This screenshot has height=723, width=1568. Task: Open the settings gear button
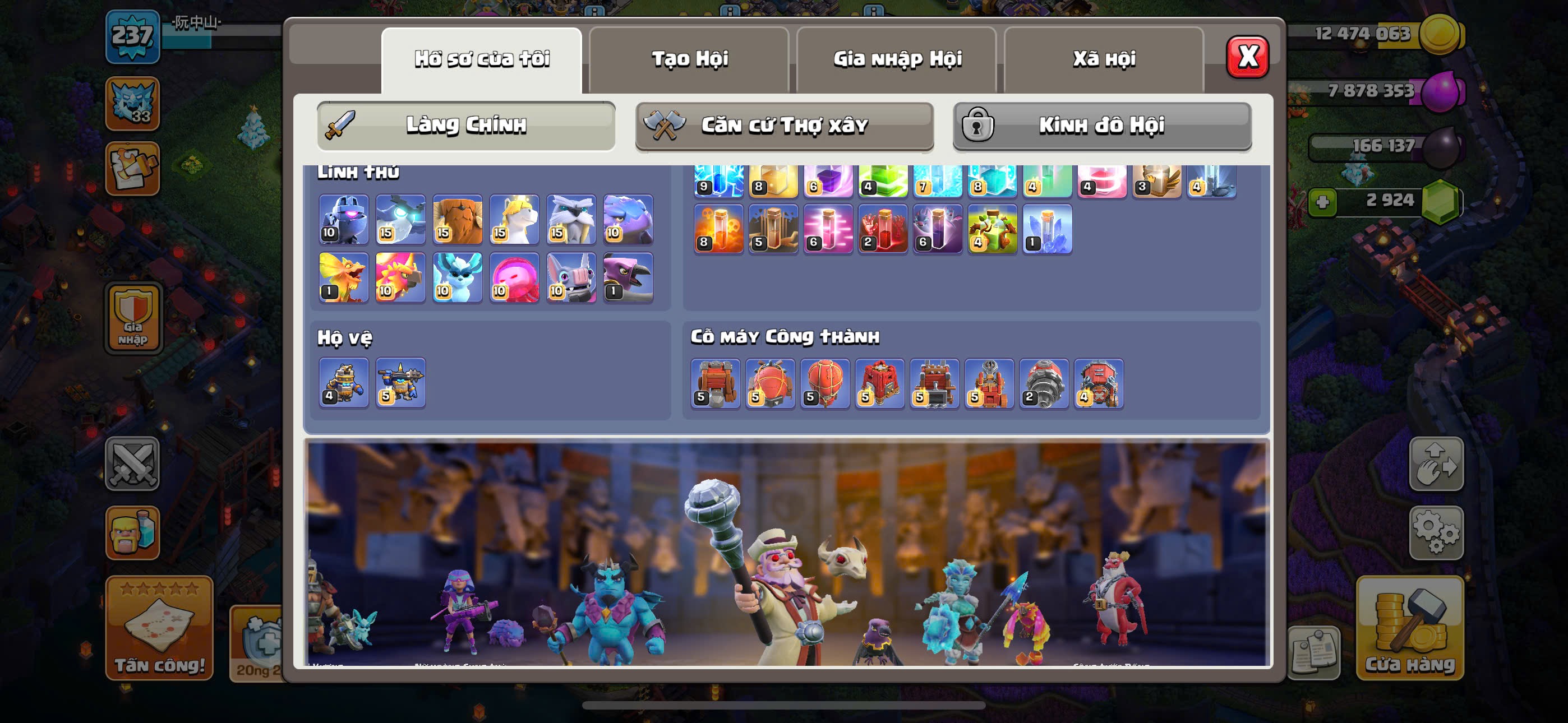click(1436, 532)
